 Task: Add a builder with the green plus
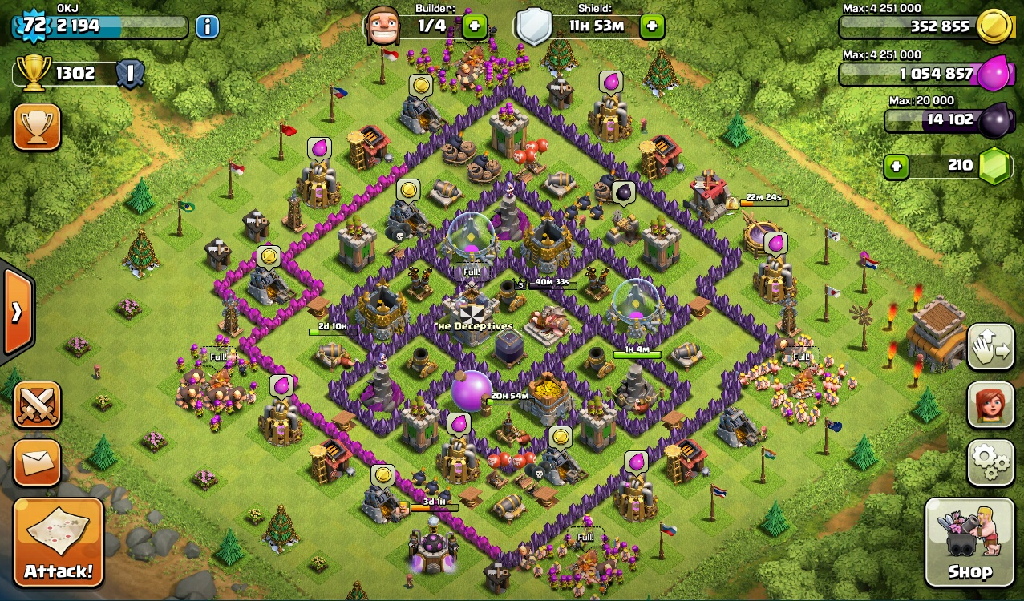click(474, 25)
